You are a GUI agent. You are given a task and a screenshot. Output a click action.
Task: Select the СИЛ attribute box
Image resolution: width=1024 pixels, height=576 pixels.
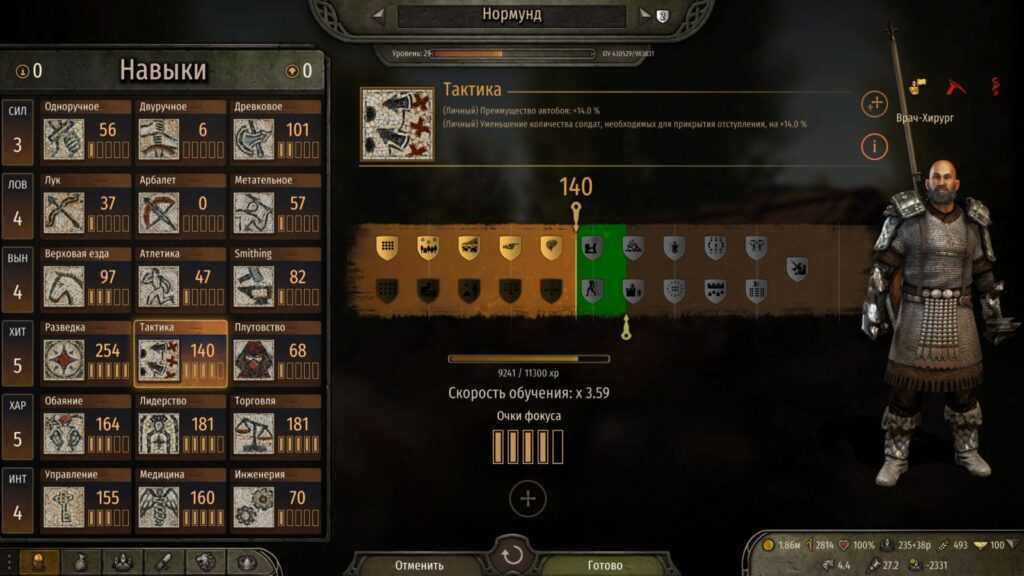click(x=17, y=132)
